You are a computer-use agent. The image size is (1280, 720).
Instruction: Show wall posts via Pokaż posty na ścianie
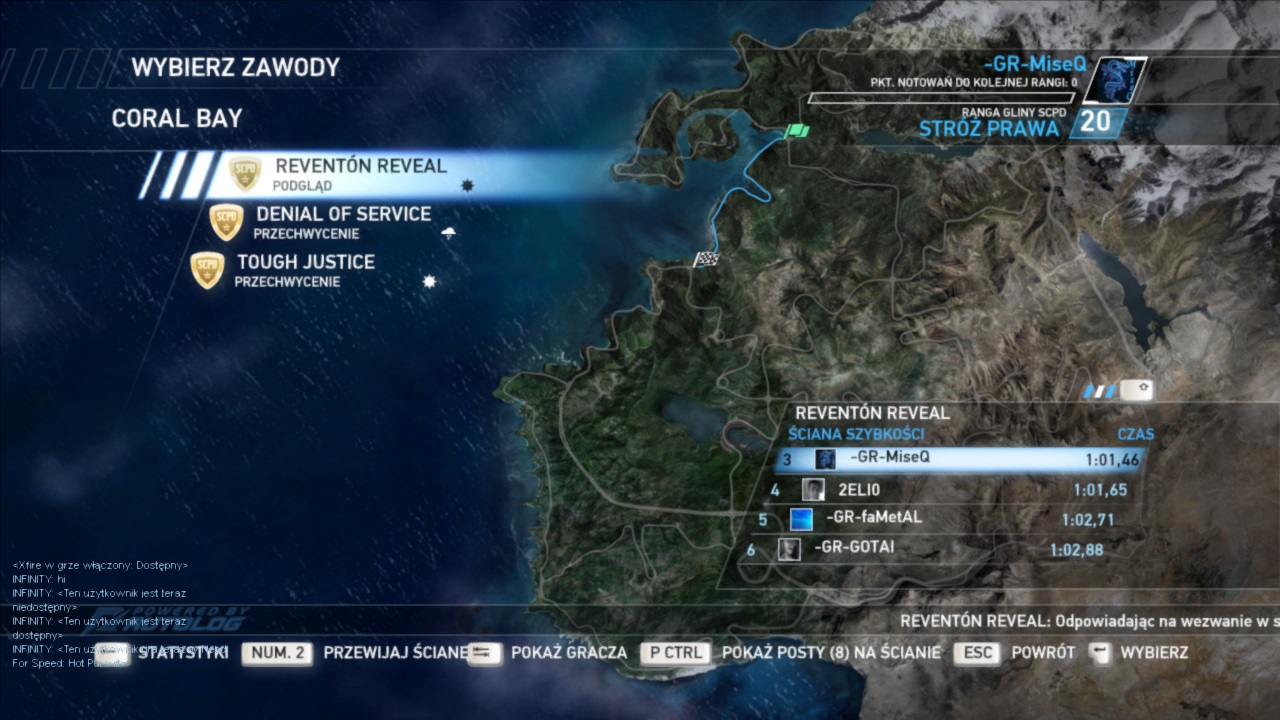click(830, 653)
